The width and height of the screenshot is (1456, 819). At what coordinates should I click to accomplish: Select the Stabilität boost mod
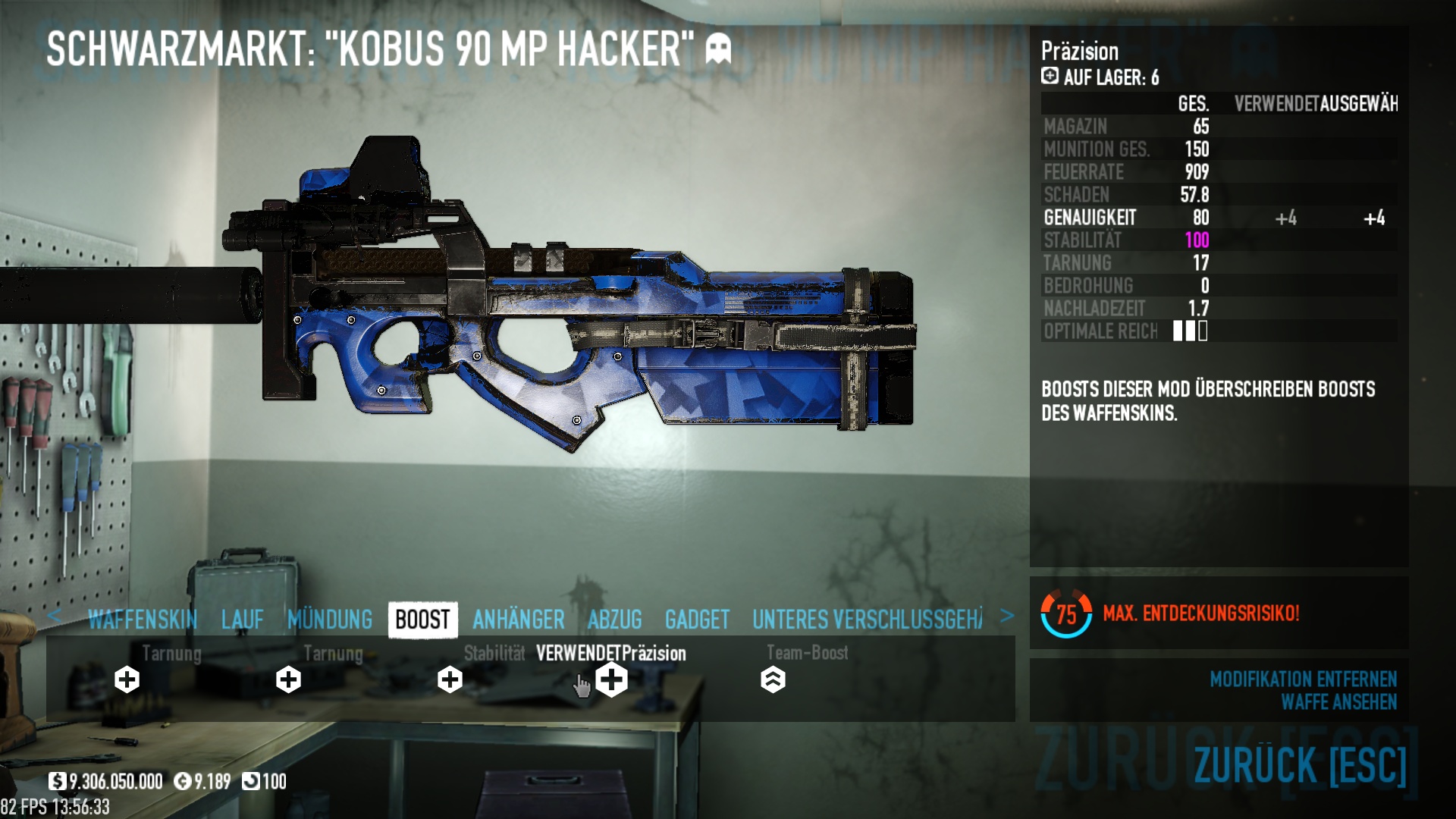click(450, 679)
